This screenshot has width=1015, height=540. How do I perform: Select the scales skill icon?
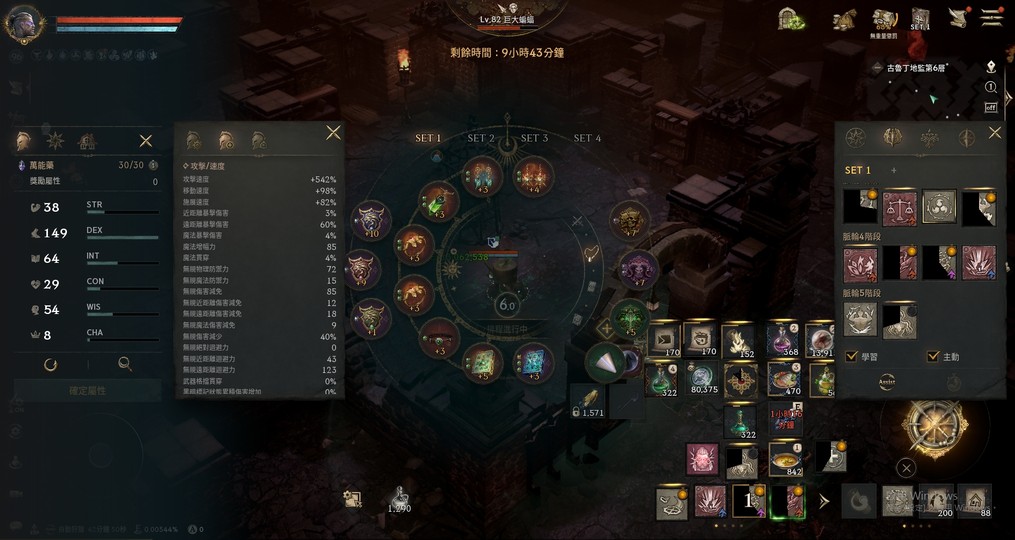[x=899, y=207]
